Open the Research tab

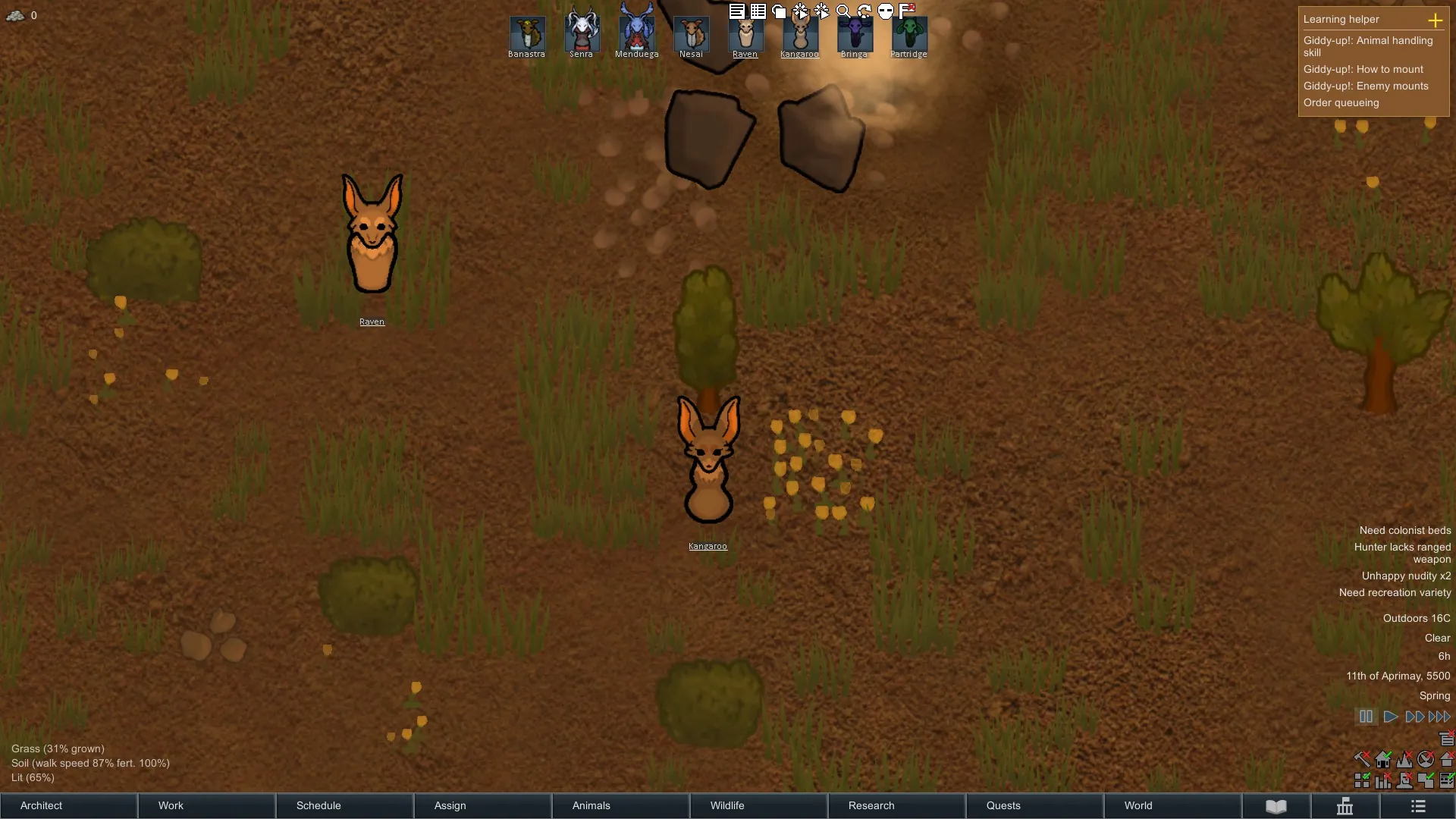coord(896,805)
